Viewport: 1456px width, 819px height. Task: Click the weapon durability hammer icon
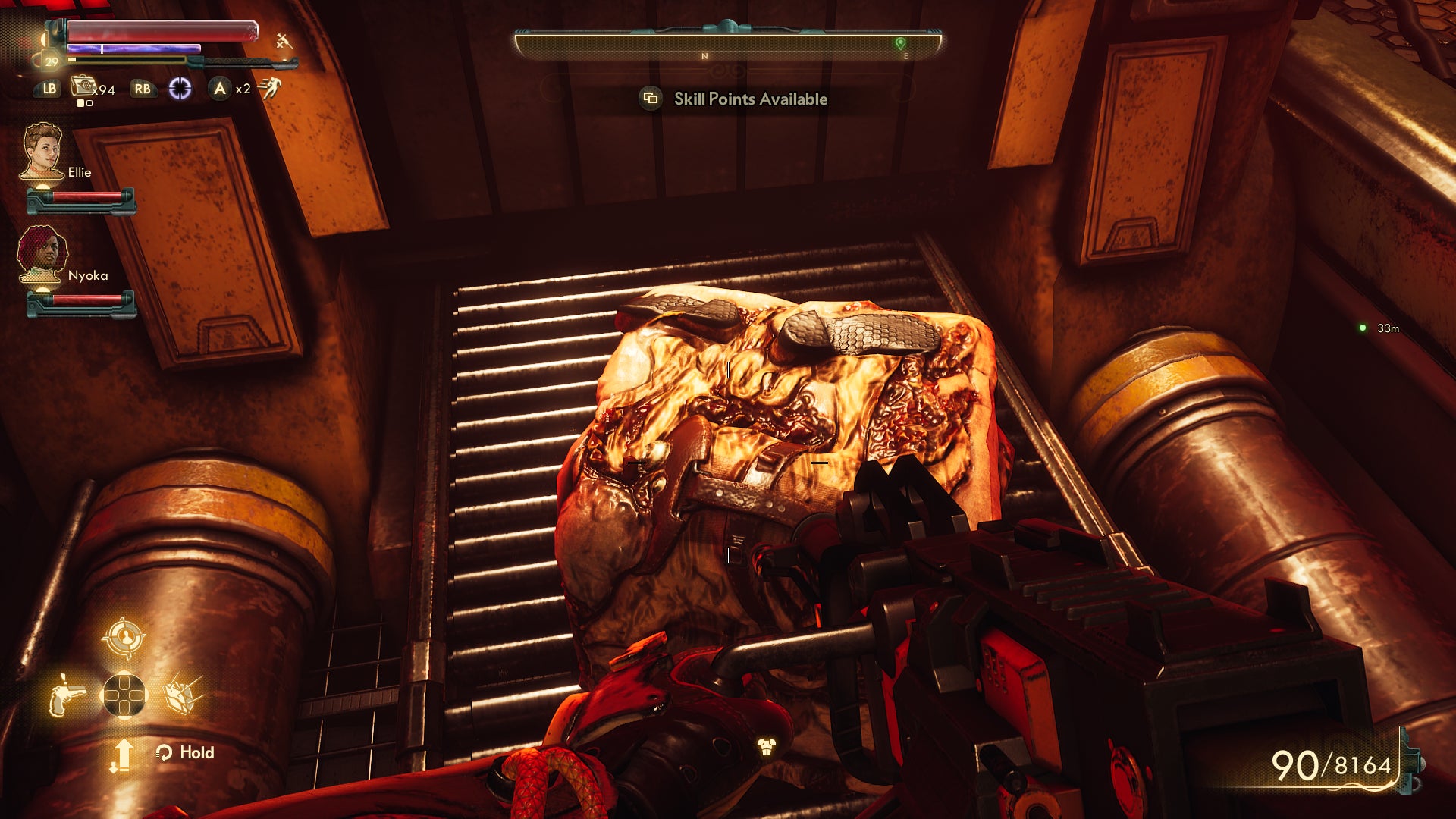point(284,42)
